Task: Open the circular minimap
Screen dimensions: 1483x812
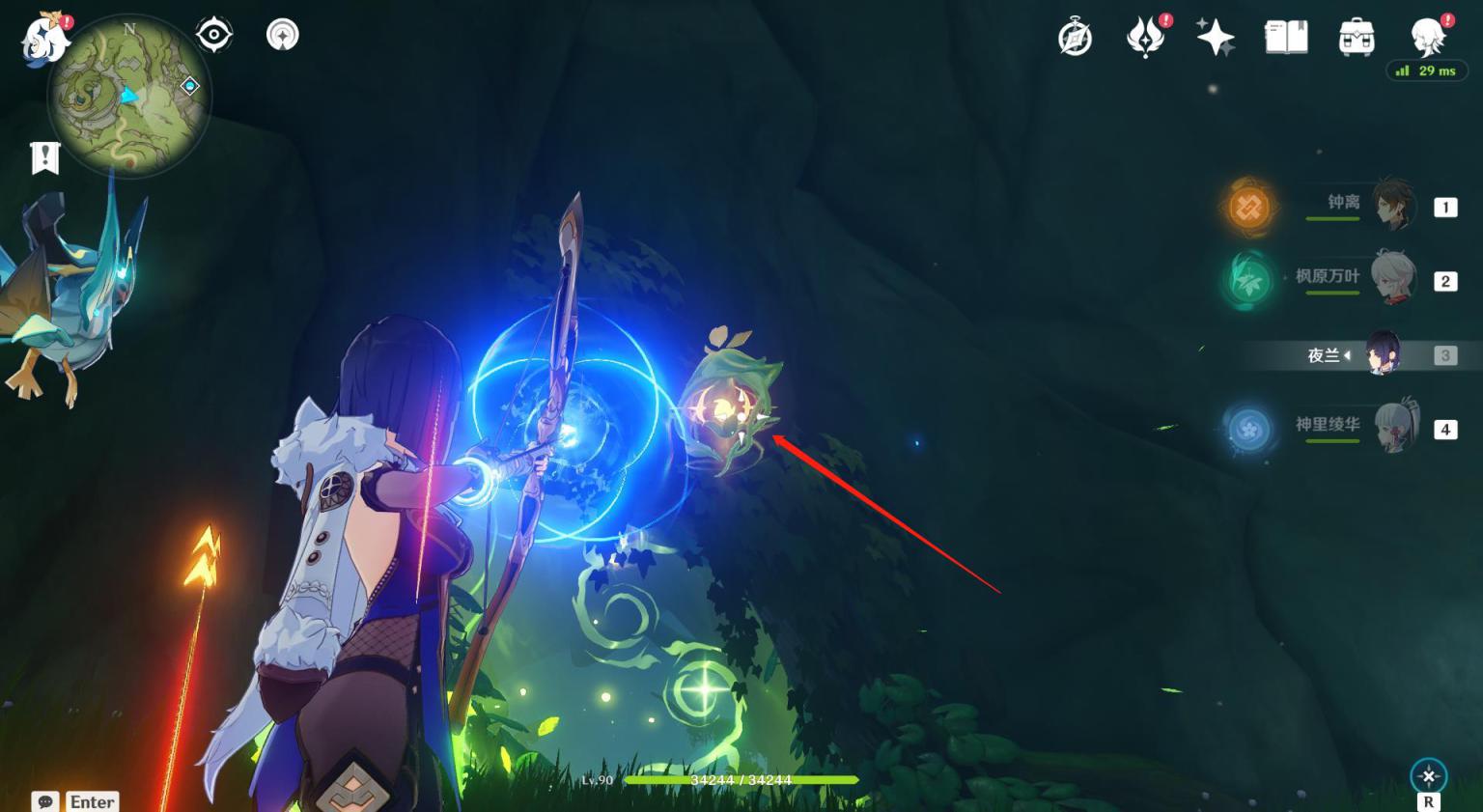Action: click(x=128, y=97)
